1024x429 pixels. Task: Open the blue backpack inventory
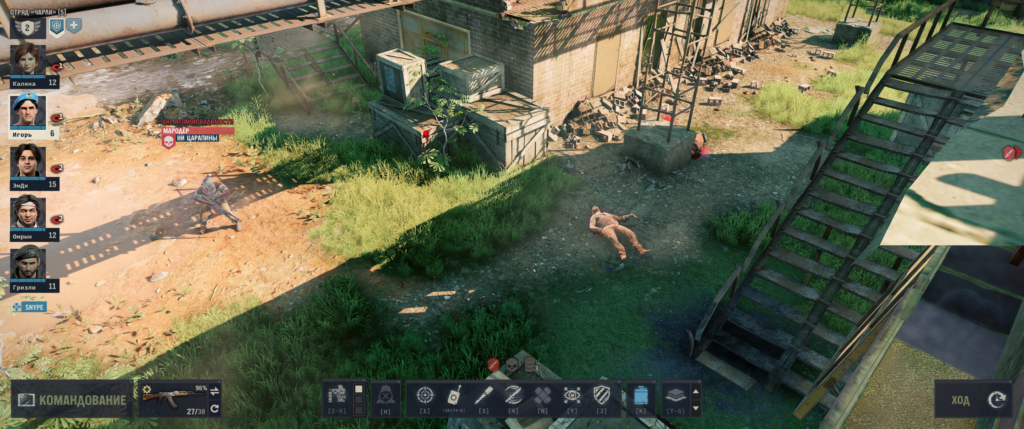[641, 396]
